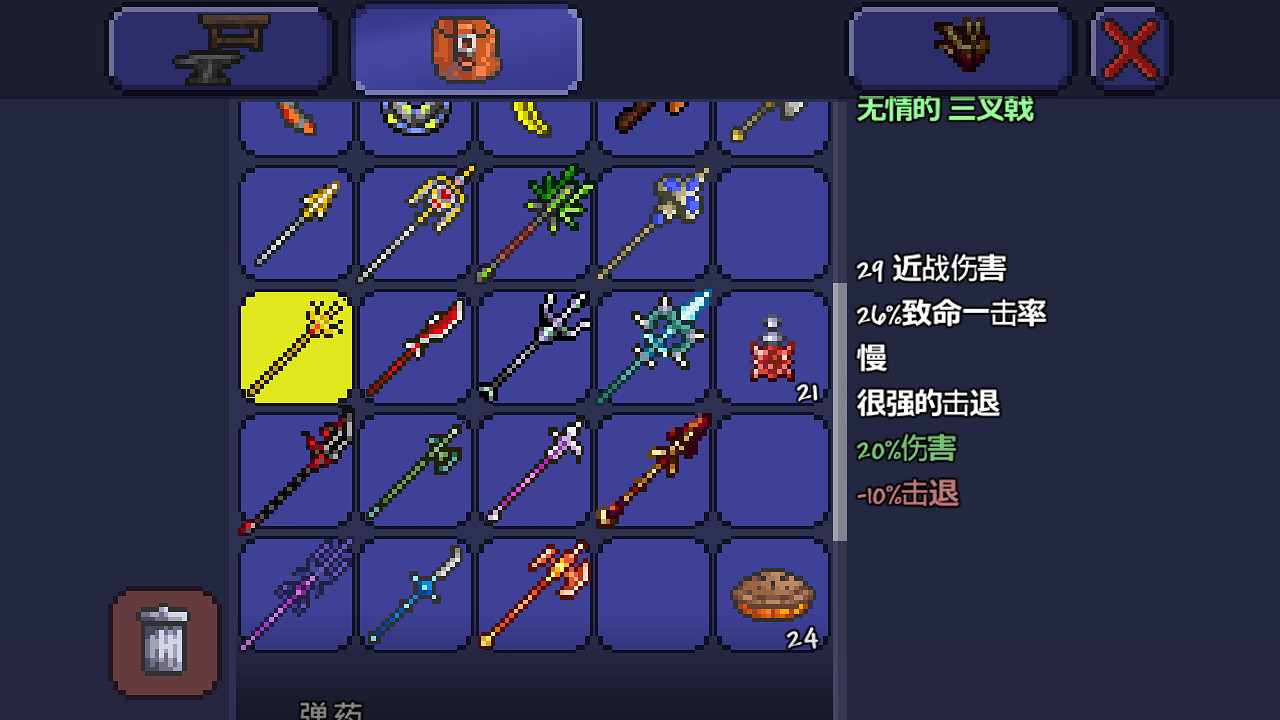
Task: Close the inventory with the red X button
Action: (x=1132, y=46)
